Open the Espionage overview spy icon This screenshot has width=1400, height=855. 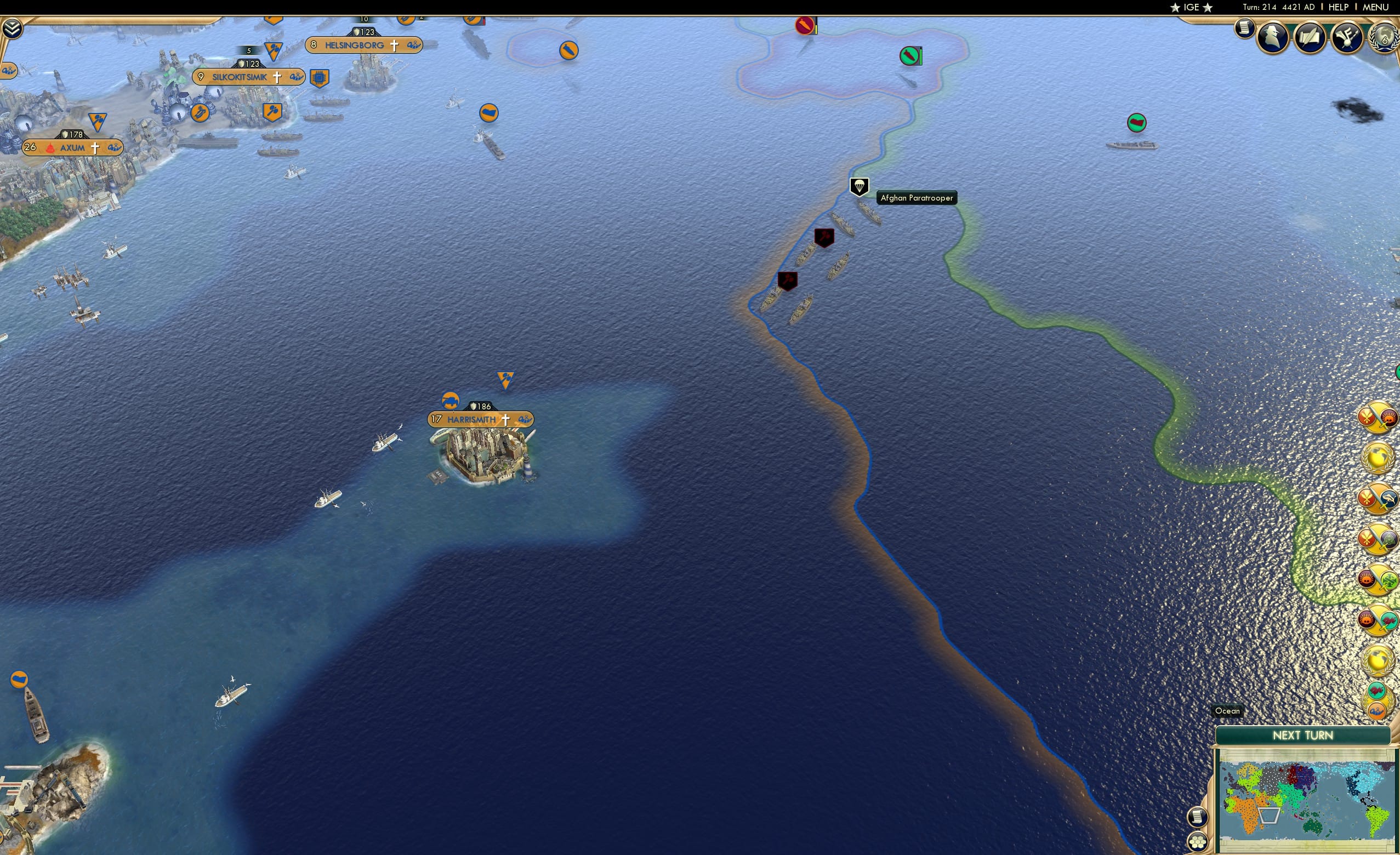pos(1273,36)
